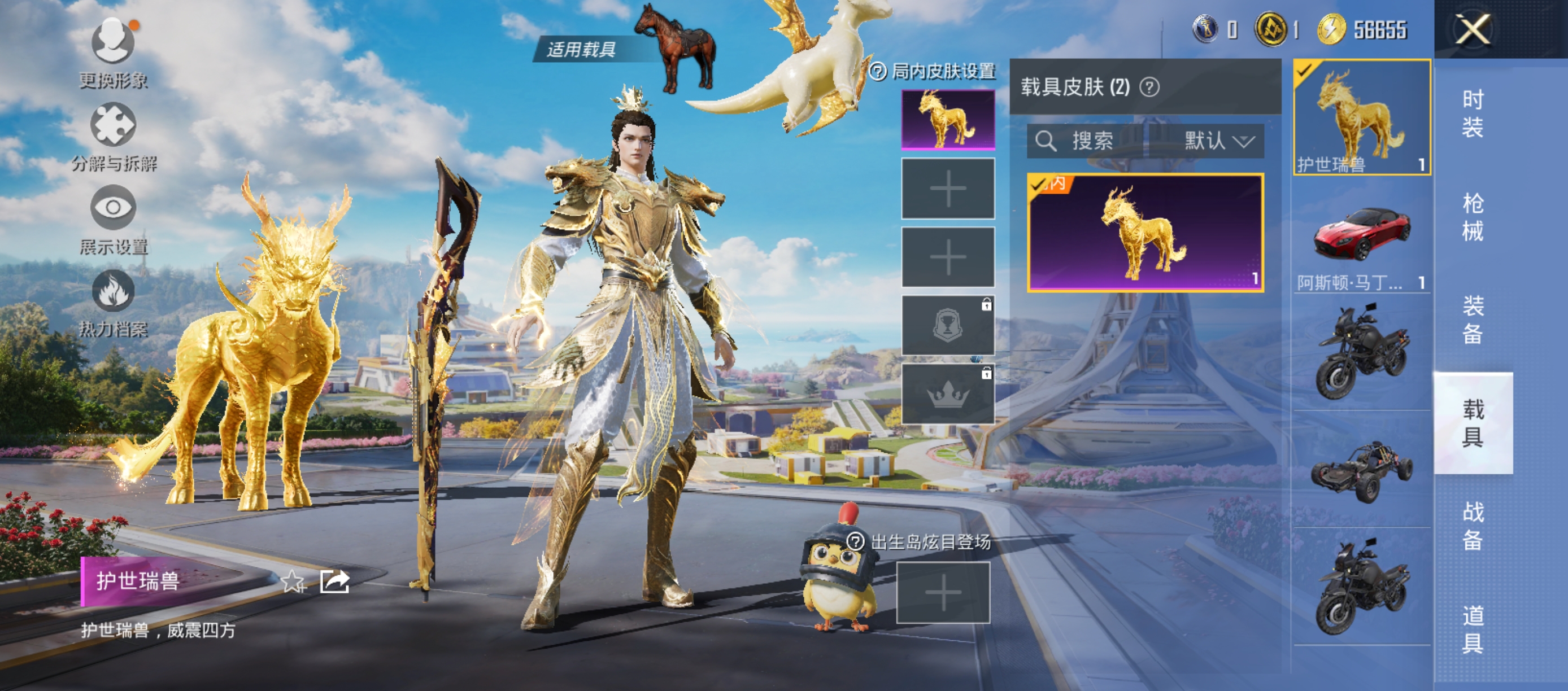Switch to the 枪械 tab
Image resolution: width=1568 pixels, height=691 pixels.
1473,217
